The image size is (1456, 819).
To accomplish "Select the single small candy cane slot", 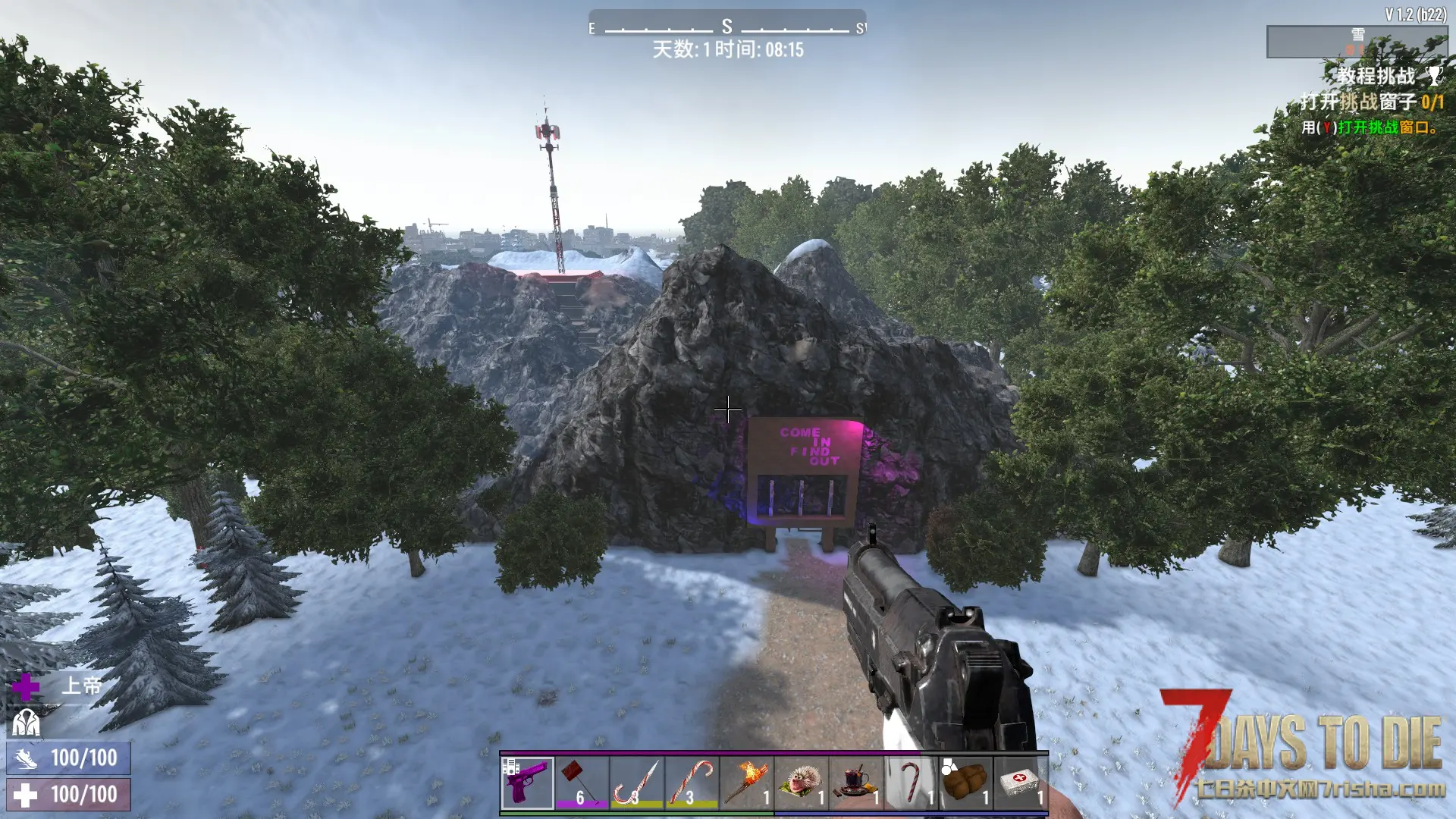I will point(910,783).
